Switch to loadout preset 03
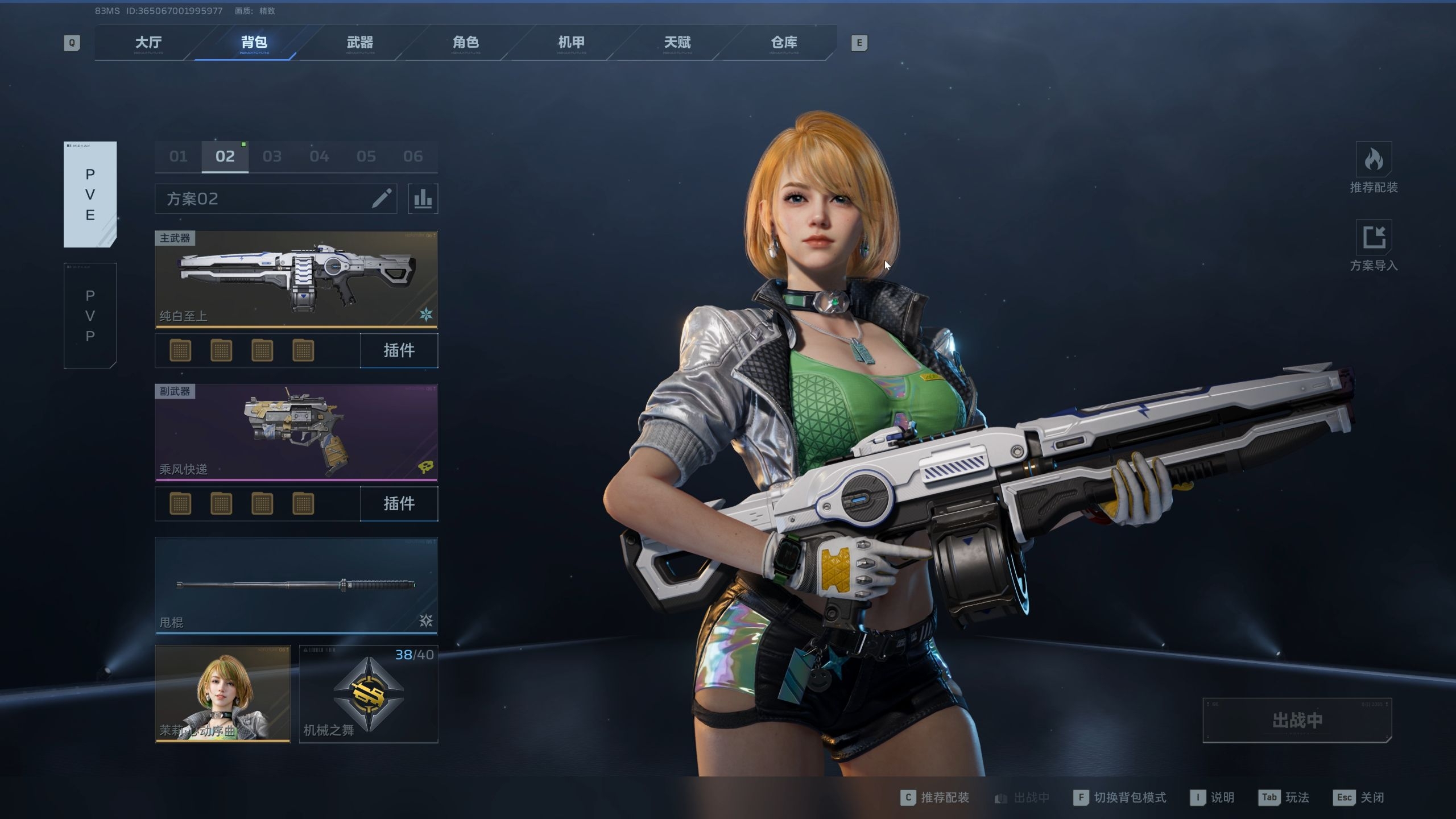Screen dimensions: 1456x819 272,156
